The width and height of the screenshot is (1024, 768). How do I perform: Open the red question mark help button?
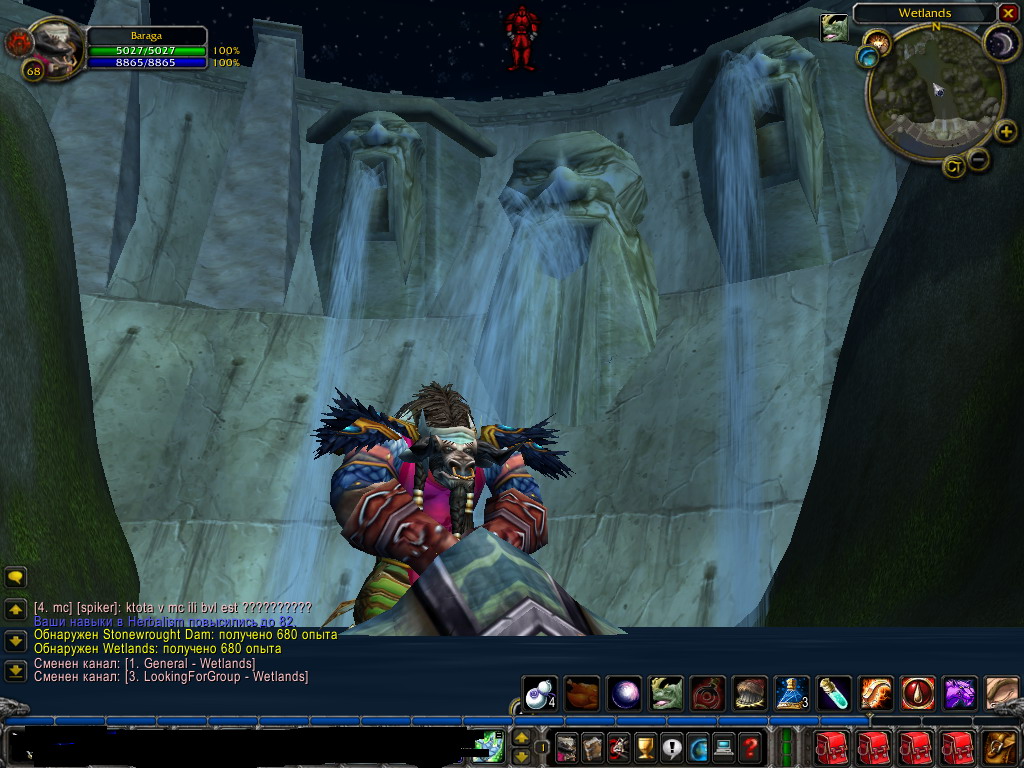[x=750, y=746]
